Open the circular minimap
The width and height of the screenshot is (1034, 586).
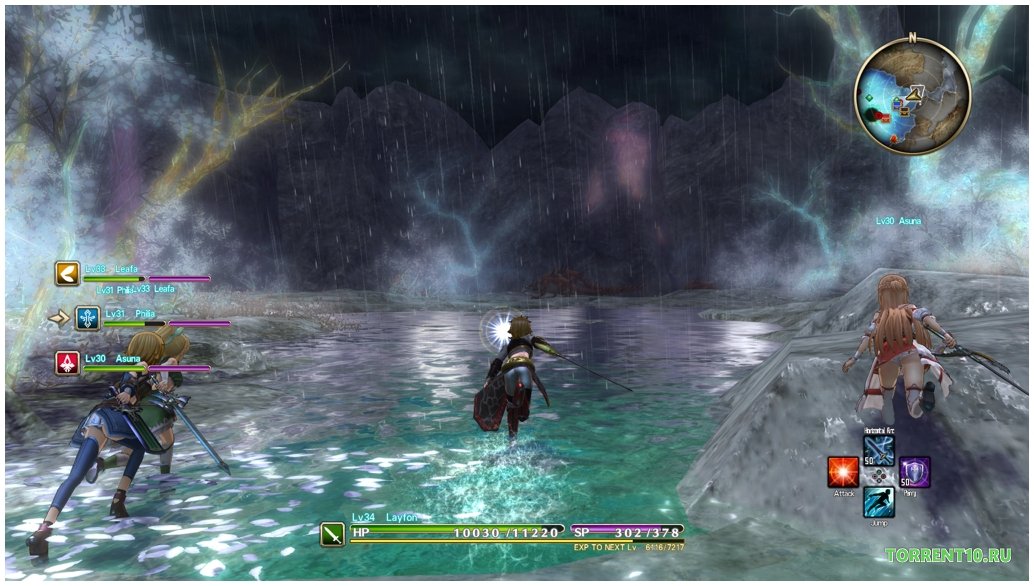pyautogui.click(x=912, y=96)
